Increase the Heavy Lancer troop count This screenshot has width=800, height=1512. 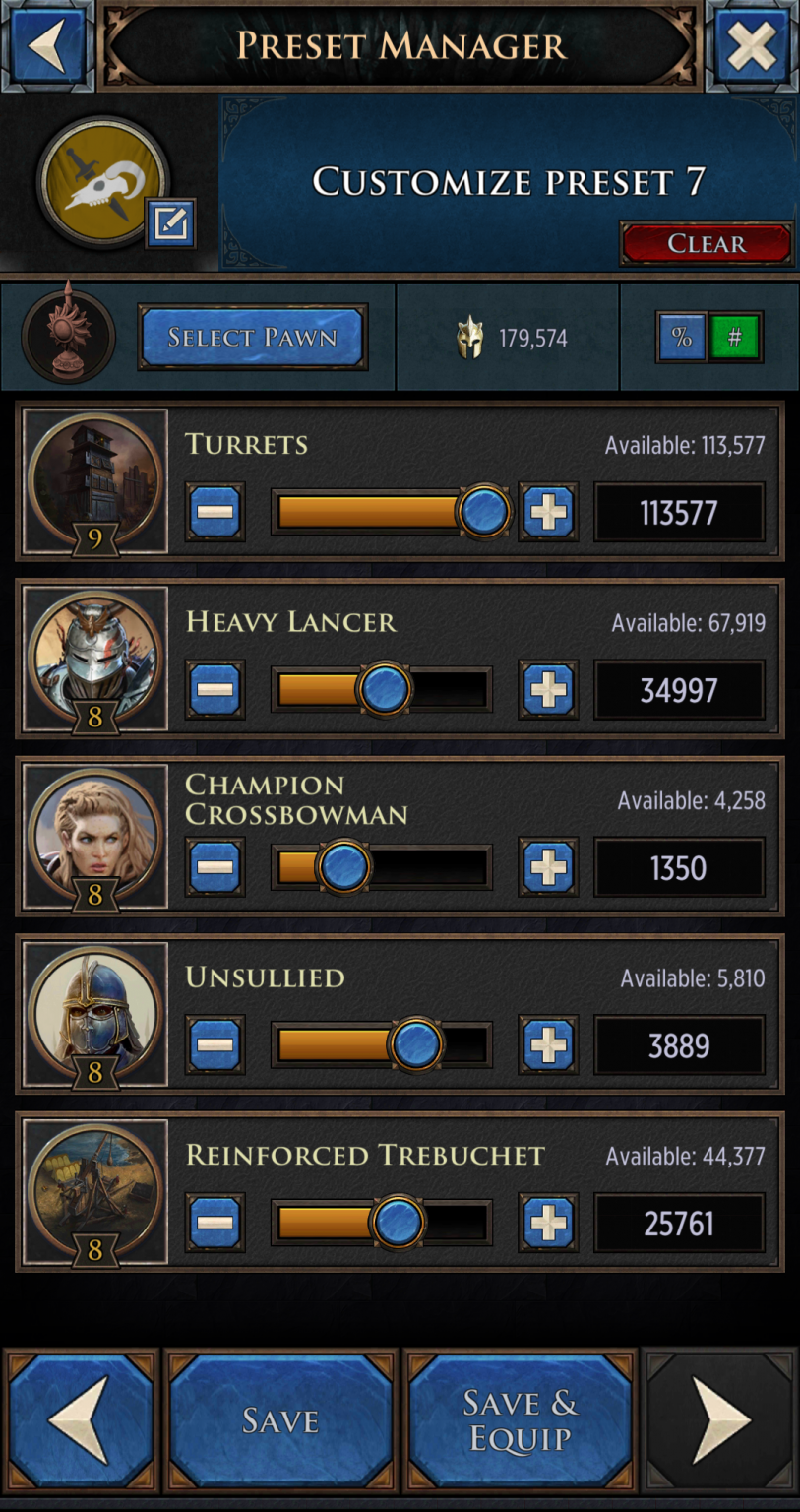[x=548, y=690]
